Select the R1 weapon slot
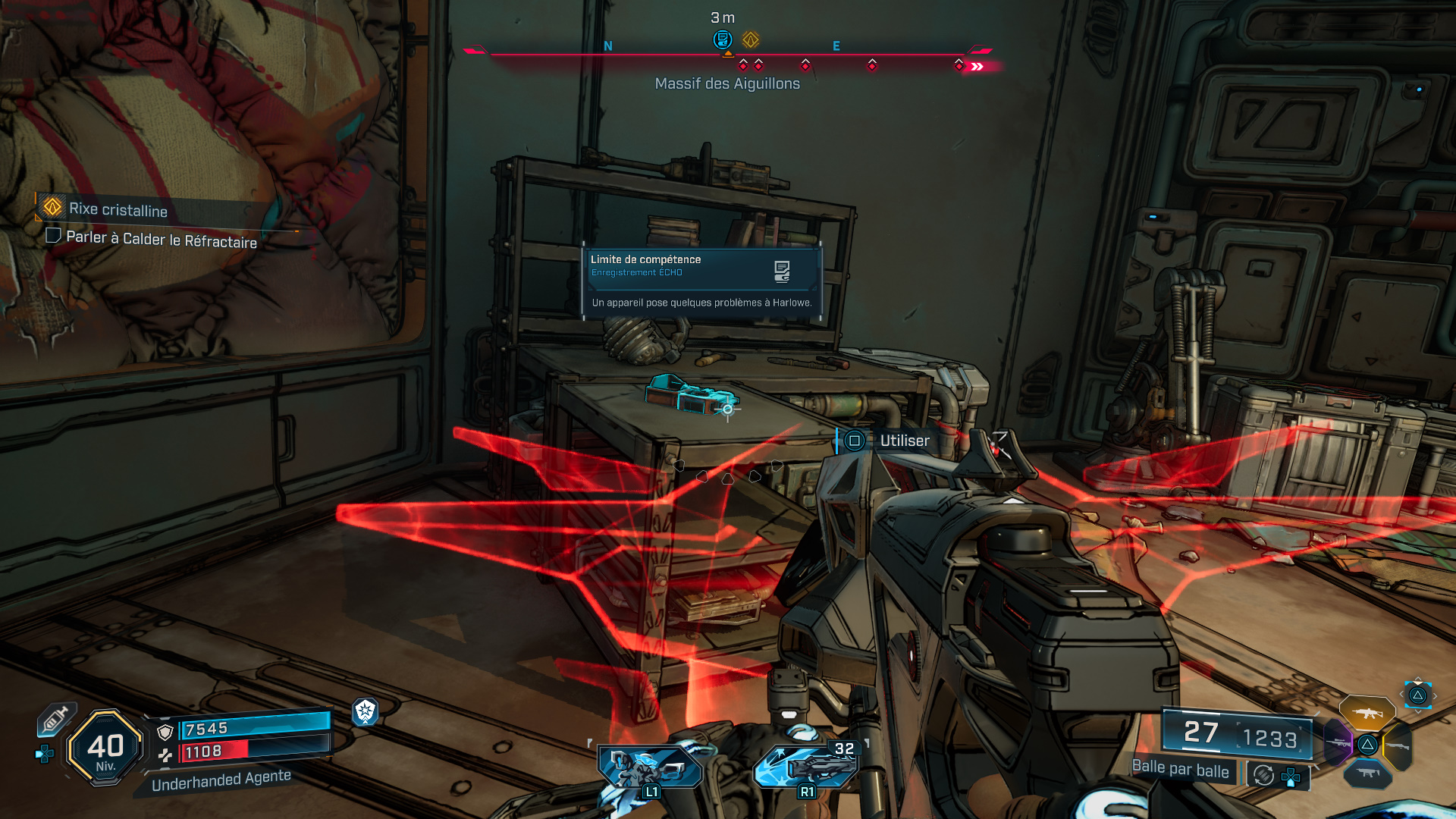This screenshot has width=1456, height=819. pos(806,766)
